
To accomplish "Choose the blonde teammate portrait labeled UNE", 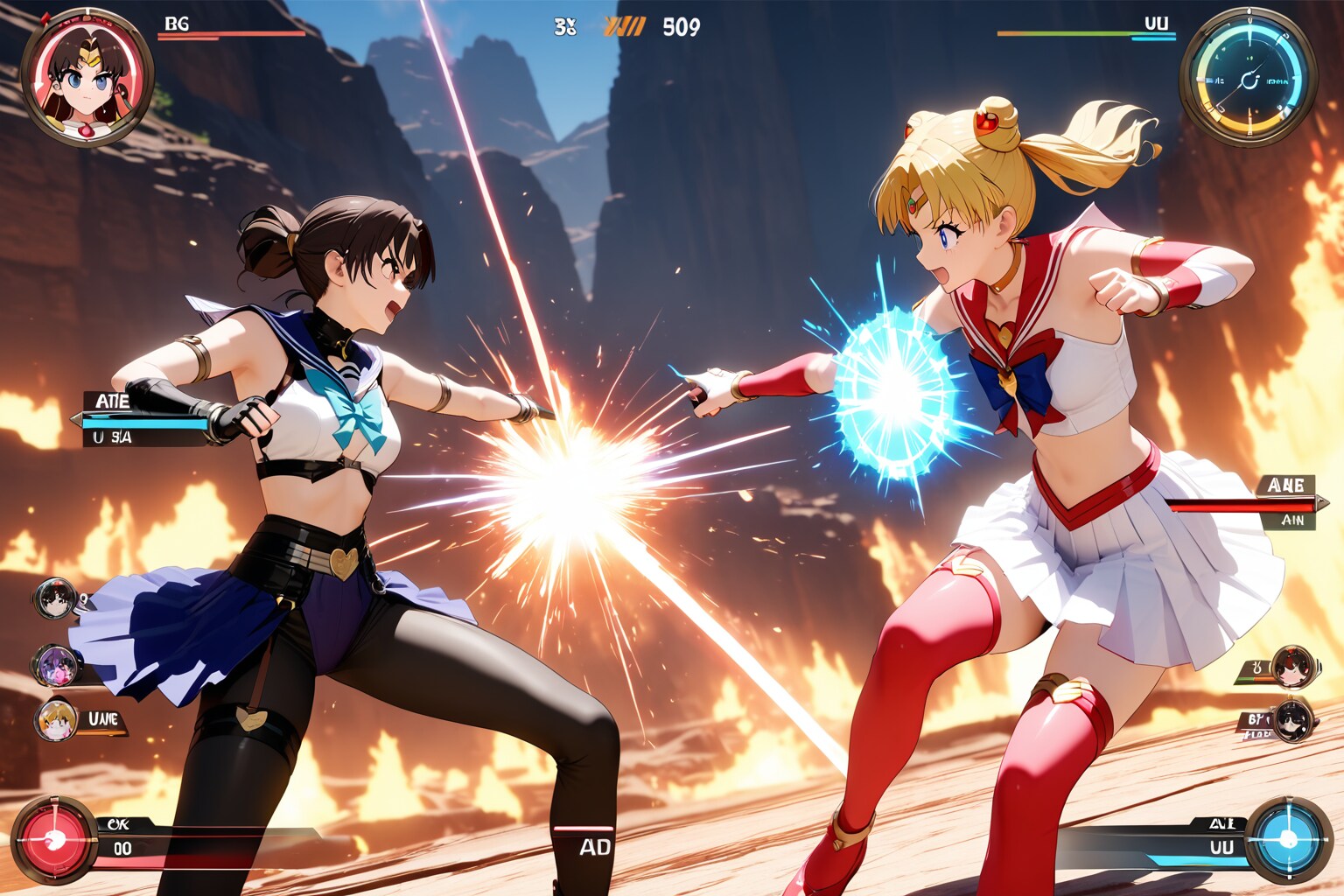I will pos(57,720).
